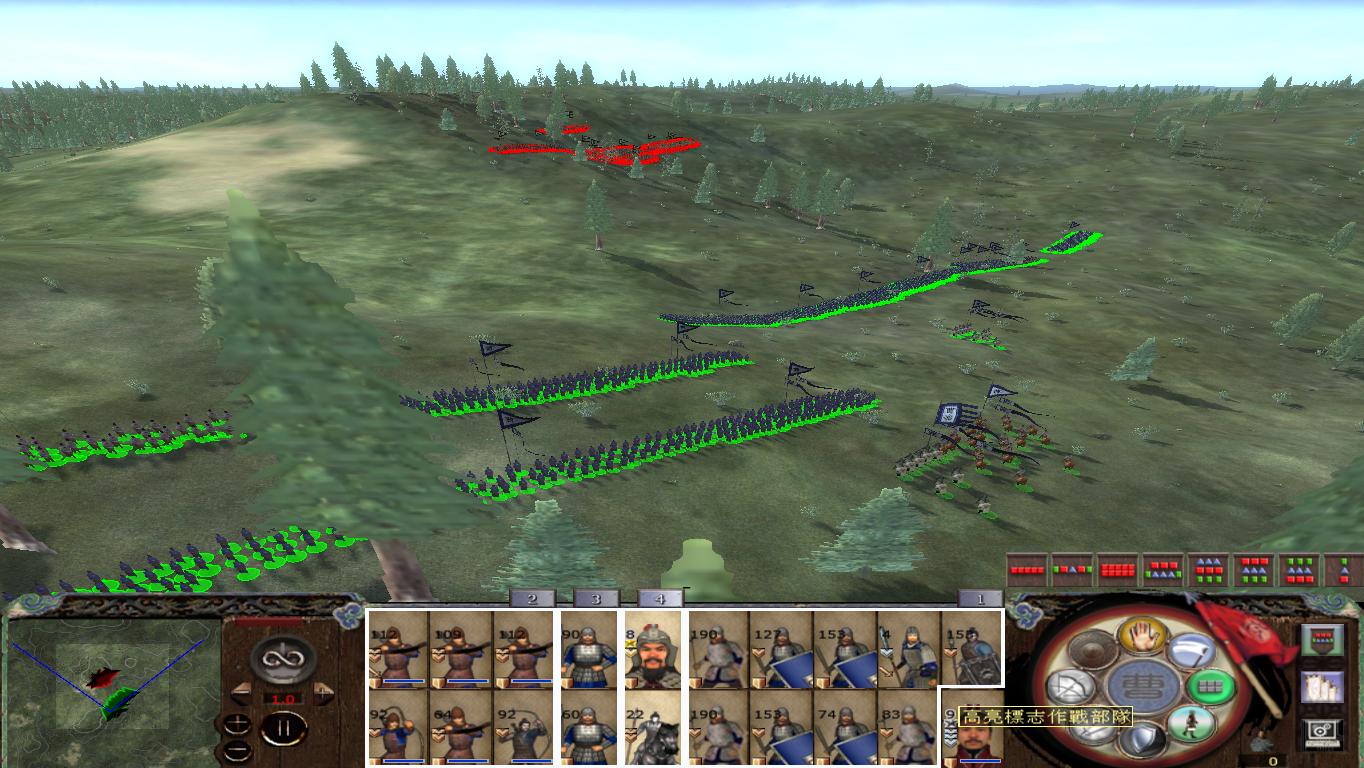Sound the rally gong icon on the command wheel
The height and width of the screenshot is (768, 1364).
[1092, 649]
